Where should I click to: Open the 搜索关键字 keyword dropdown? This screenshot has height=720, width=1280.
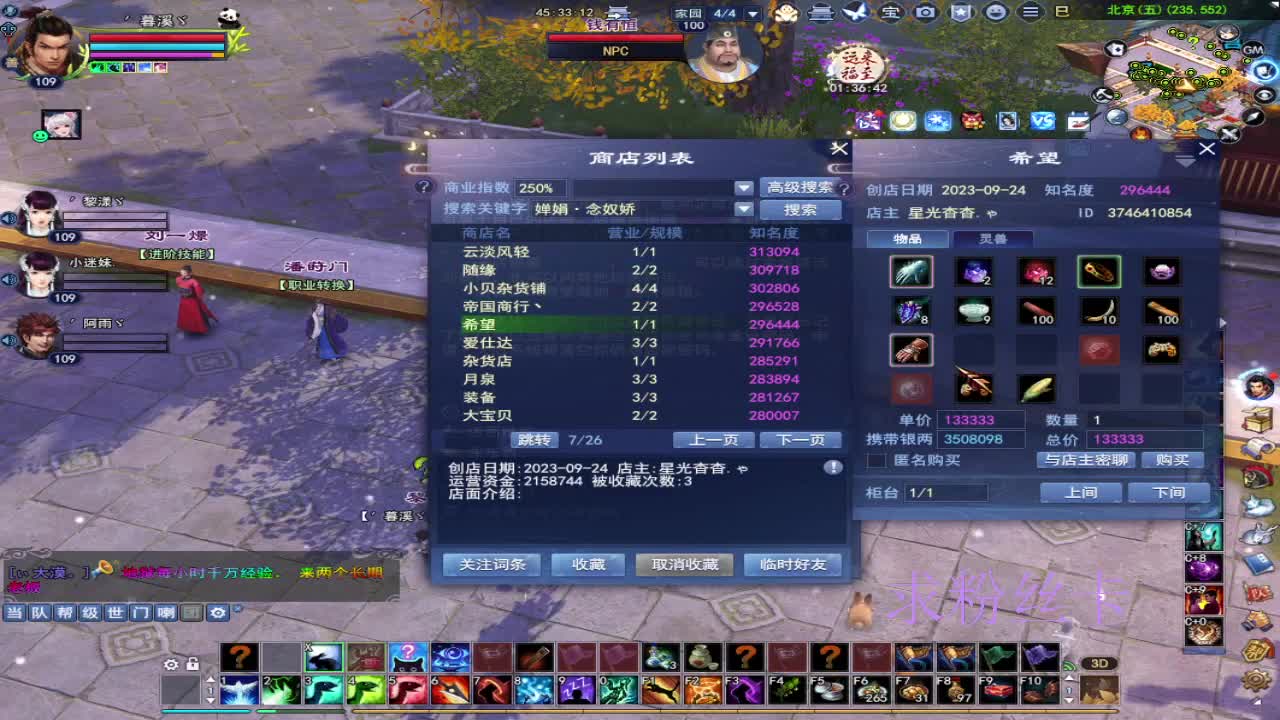click(x=744, y=209)
